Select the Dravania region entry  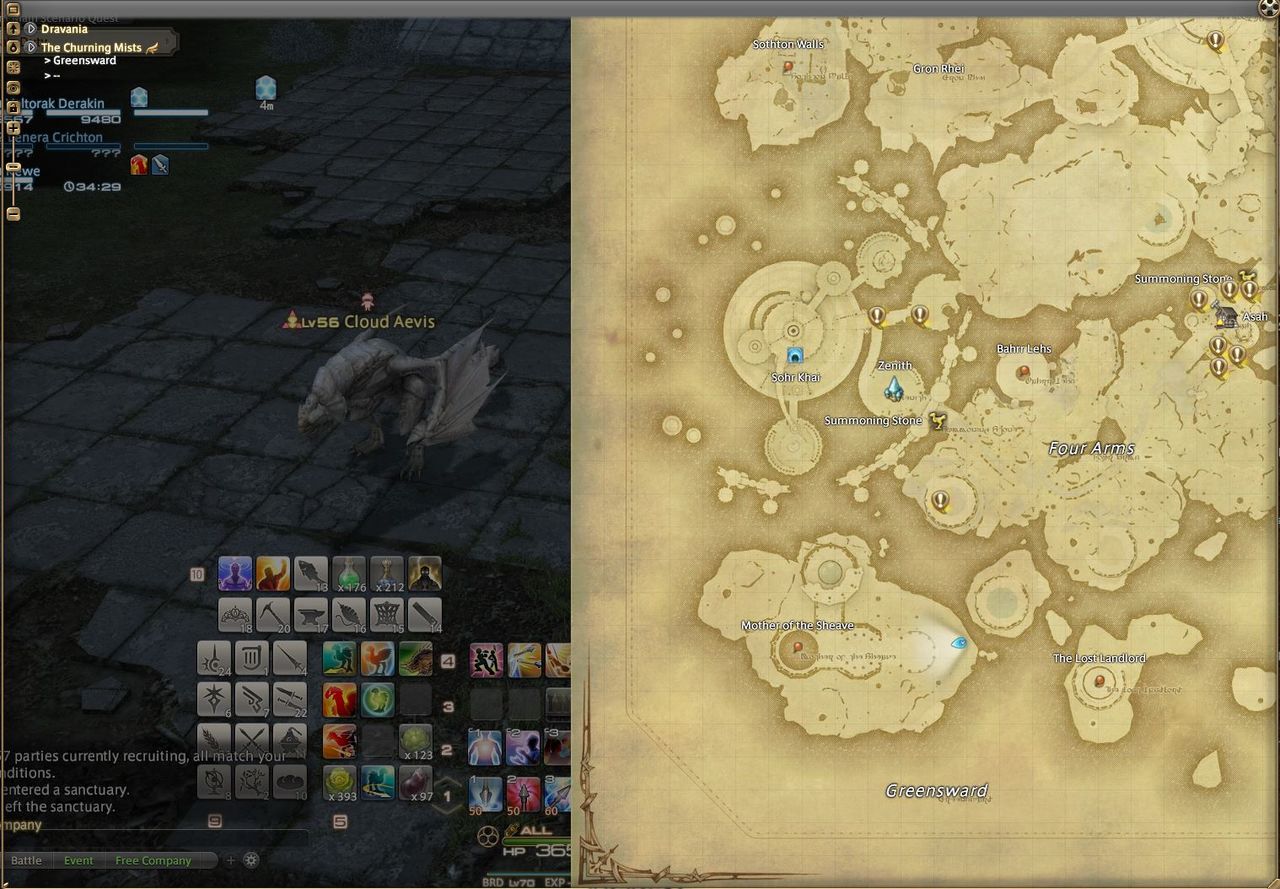pyautogui.click(x=64, y=29)
